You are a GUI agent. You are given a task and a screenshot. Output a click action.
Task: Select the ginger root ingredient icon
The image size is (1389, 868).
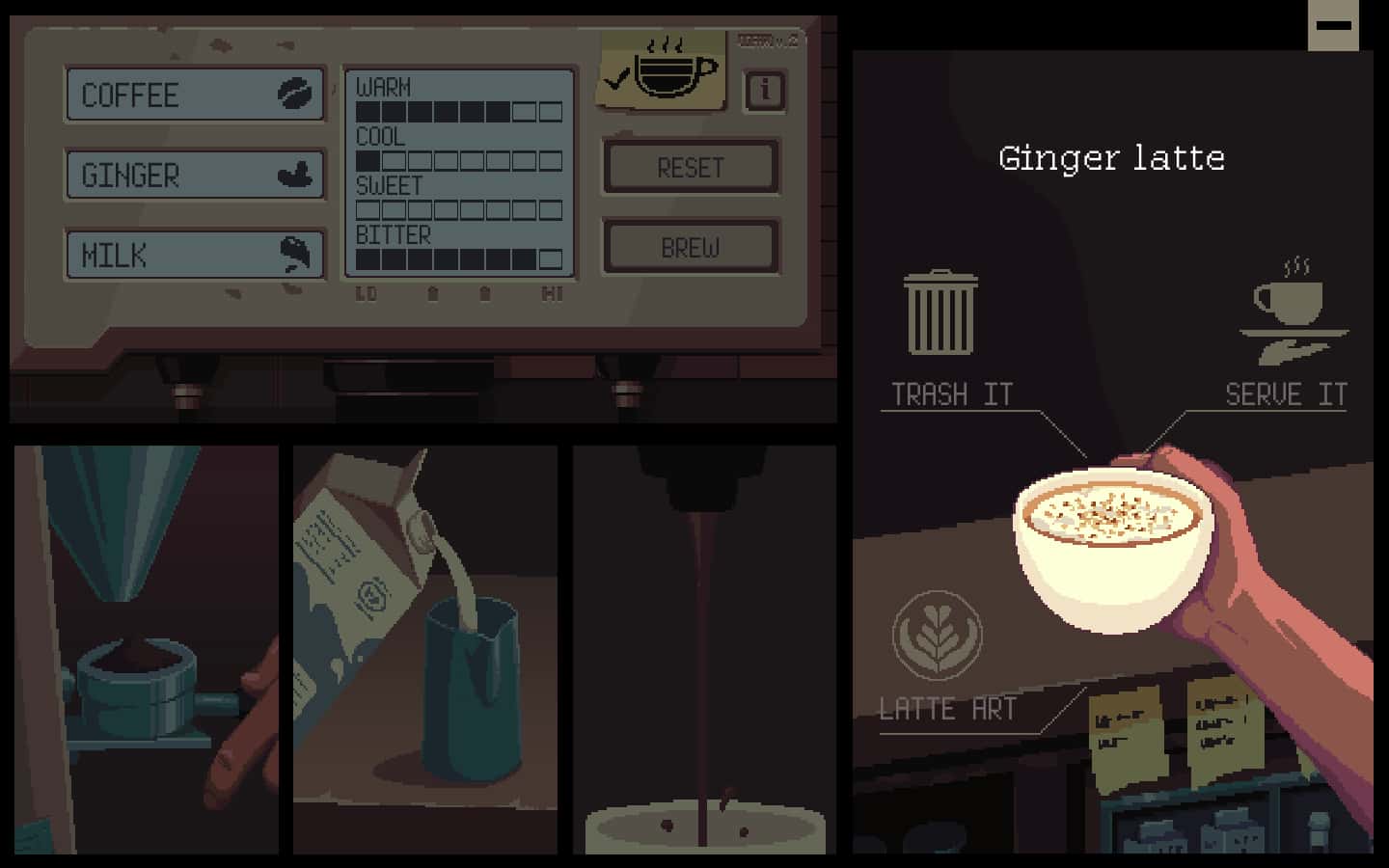coord(296,174)
